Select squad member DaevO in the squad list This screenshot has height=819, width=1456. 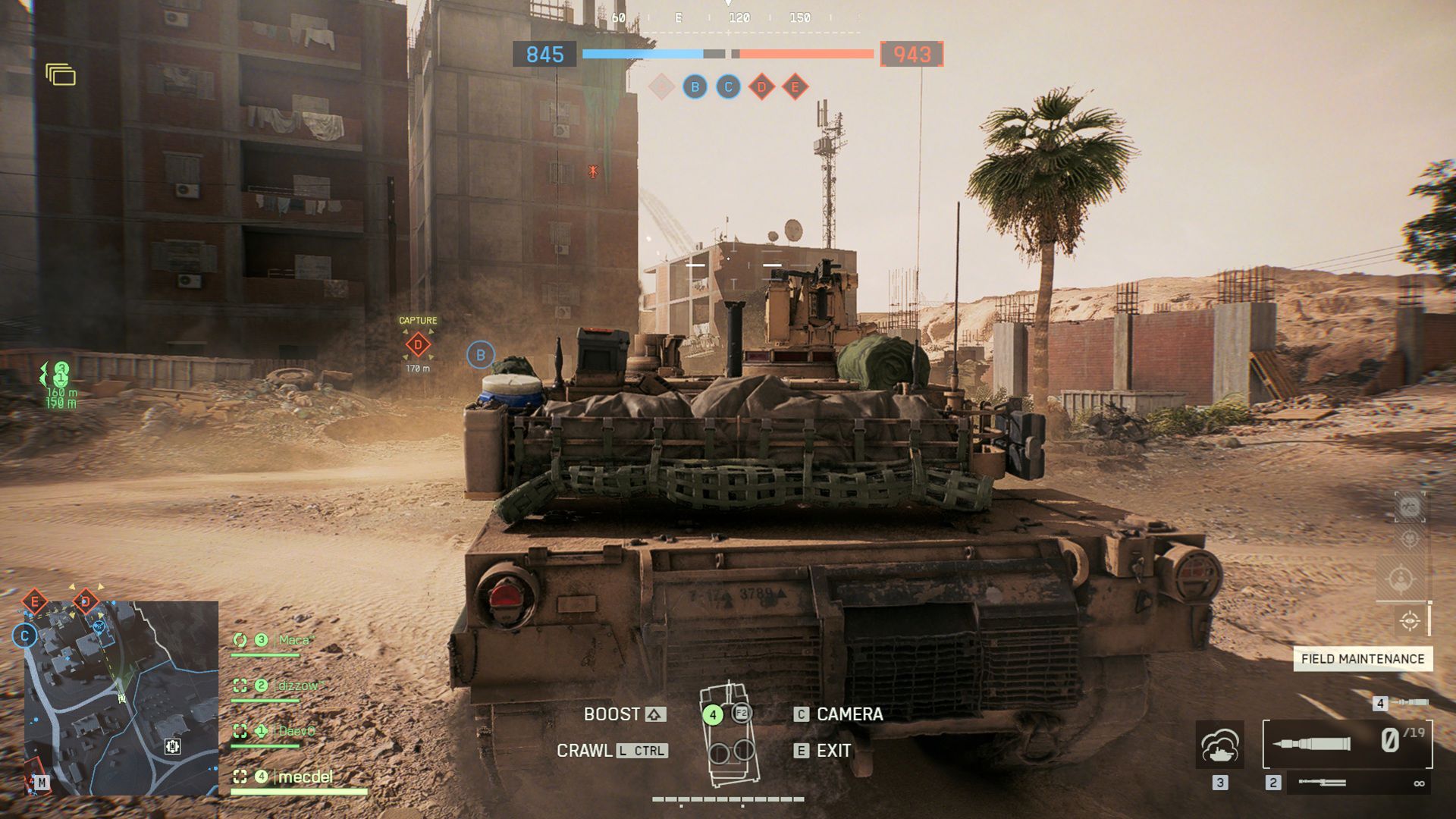click(296, 731)
